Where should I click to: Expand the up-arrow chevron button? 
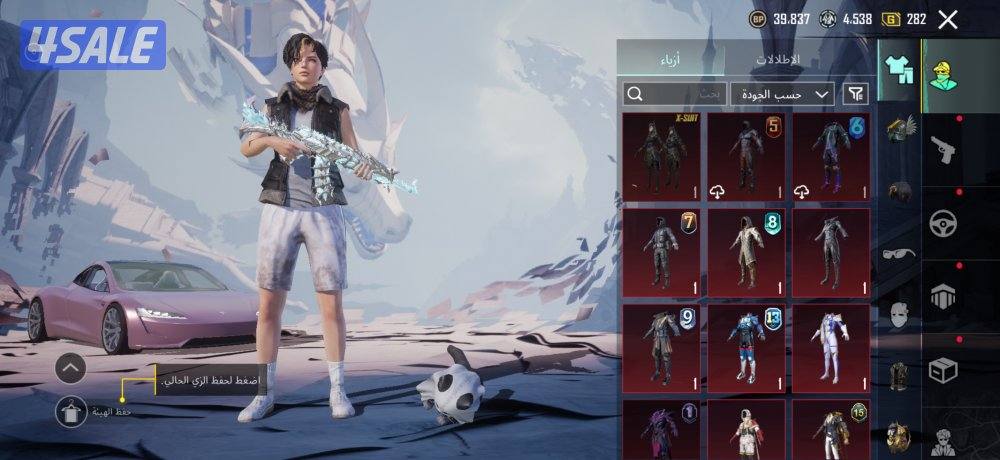[71, 369]
